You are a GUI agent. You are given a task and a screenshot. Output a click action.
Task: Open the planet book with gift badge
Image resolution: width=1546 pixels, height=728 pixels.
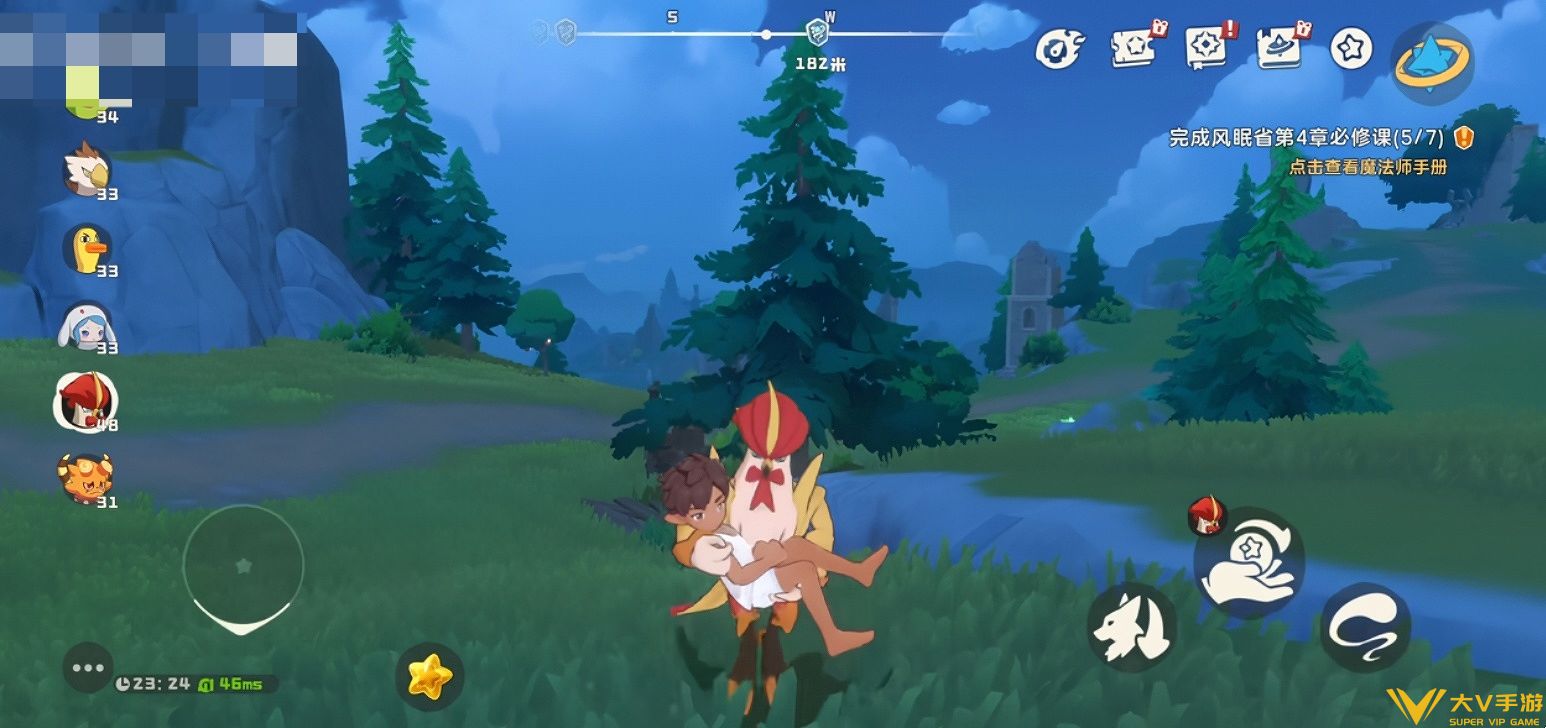(1280, 47)
